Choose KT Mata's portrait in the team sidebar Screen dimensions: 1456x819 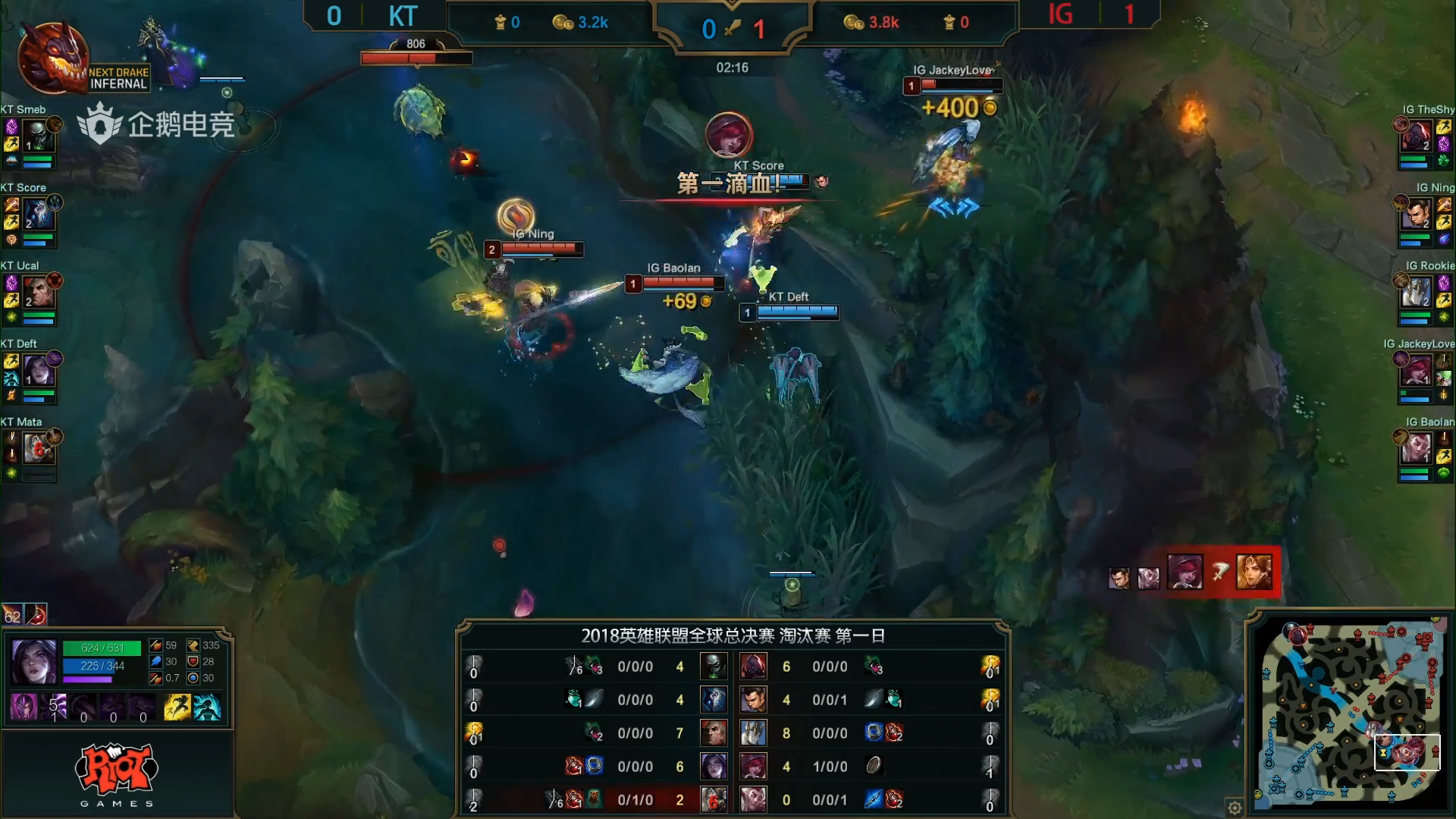[x=38, y=448]
